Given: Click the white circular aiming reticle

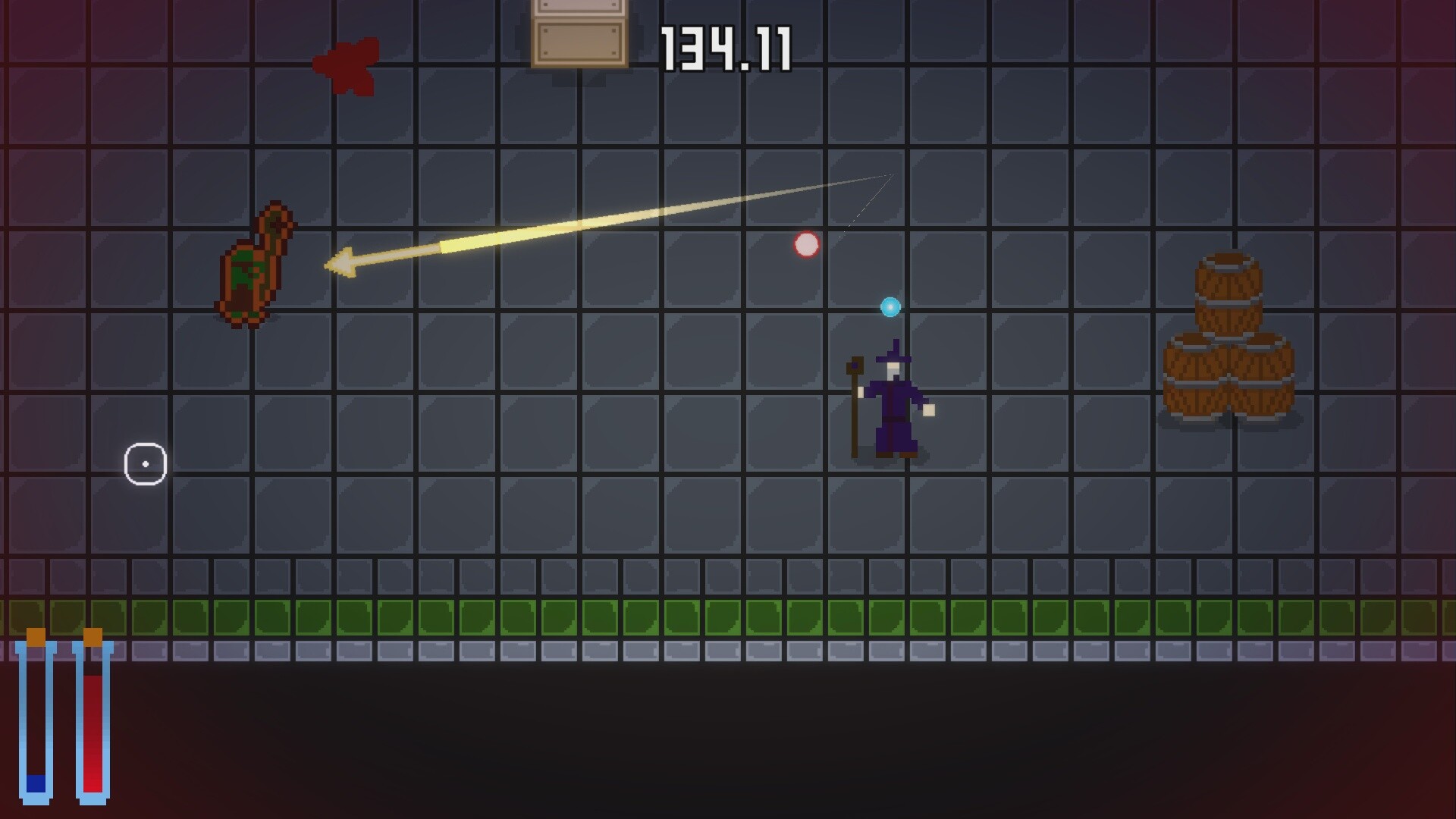Looking at the screenshot, I should [x=146, y=463].
